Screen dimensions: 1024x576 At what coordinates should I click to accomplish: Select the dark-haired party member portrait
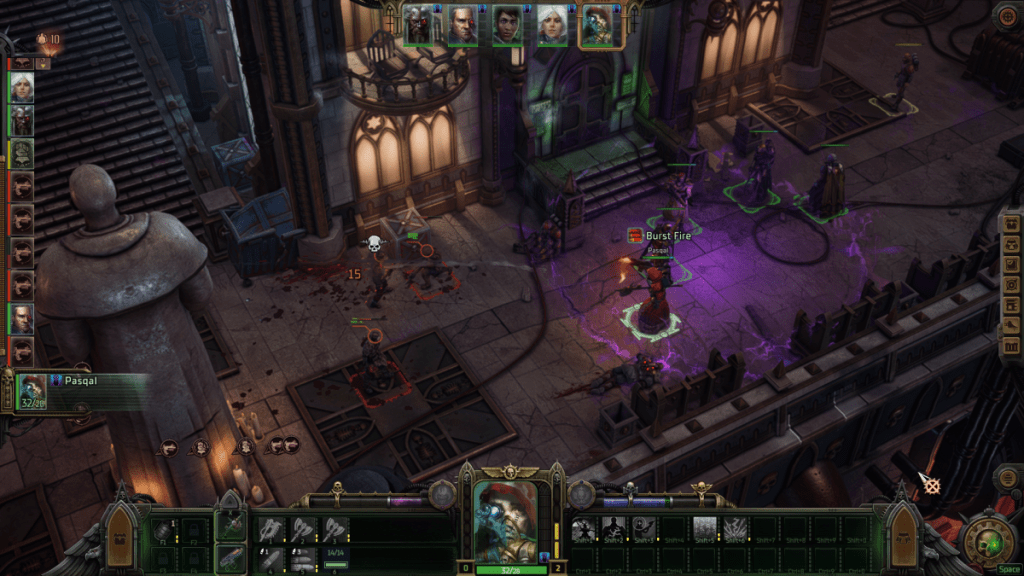coord(507,27)
